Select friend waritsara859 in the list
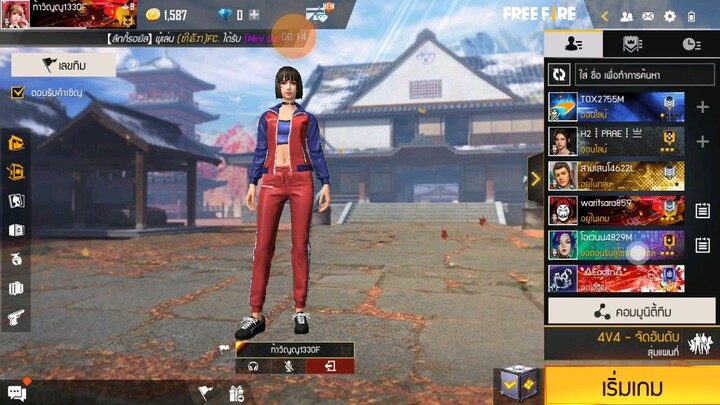This screenshot has width=720, height=405. point(616,209)
